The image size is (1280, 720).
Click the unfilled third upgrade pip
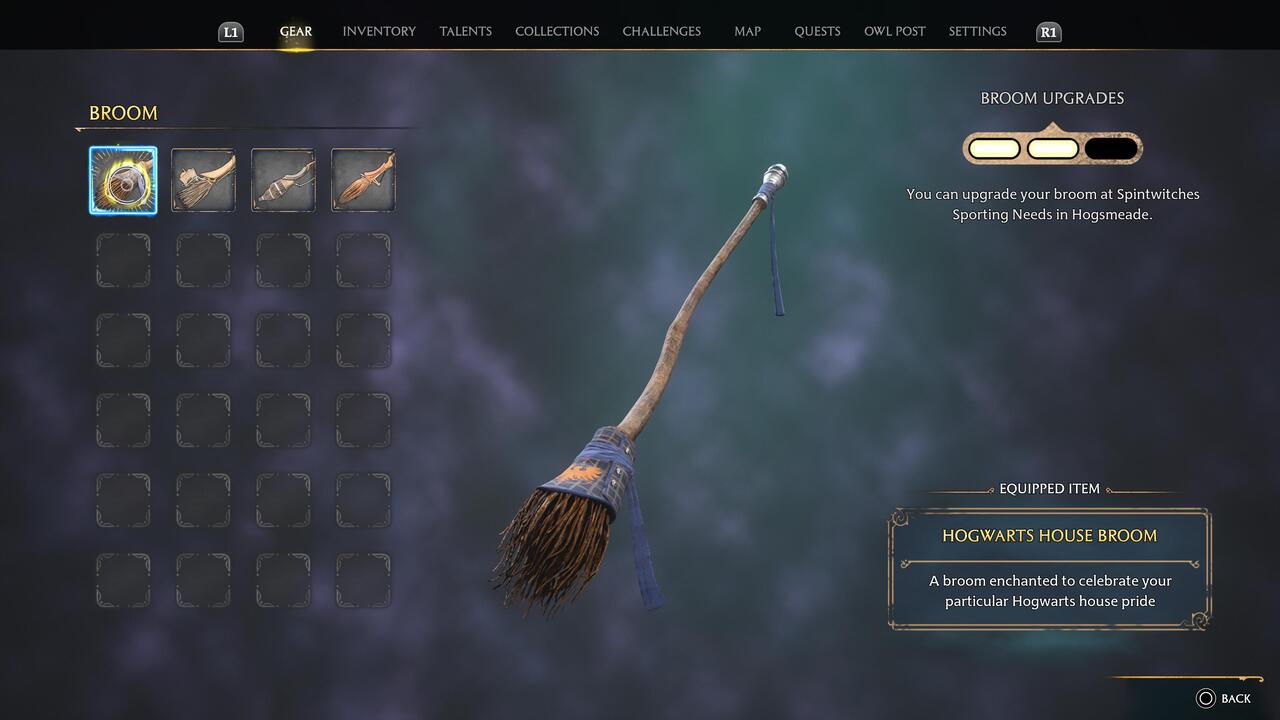[x=1110, y=147]
